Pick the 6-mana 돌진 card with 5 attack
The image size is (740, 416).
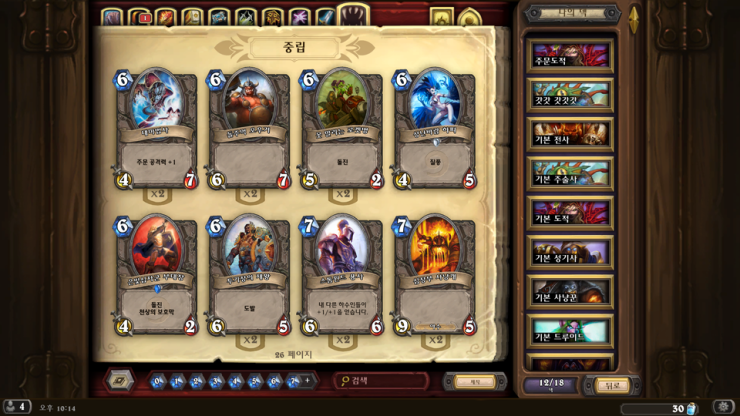pos(343,130)
